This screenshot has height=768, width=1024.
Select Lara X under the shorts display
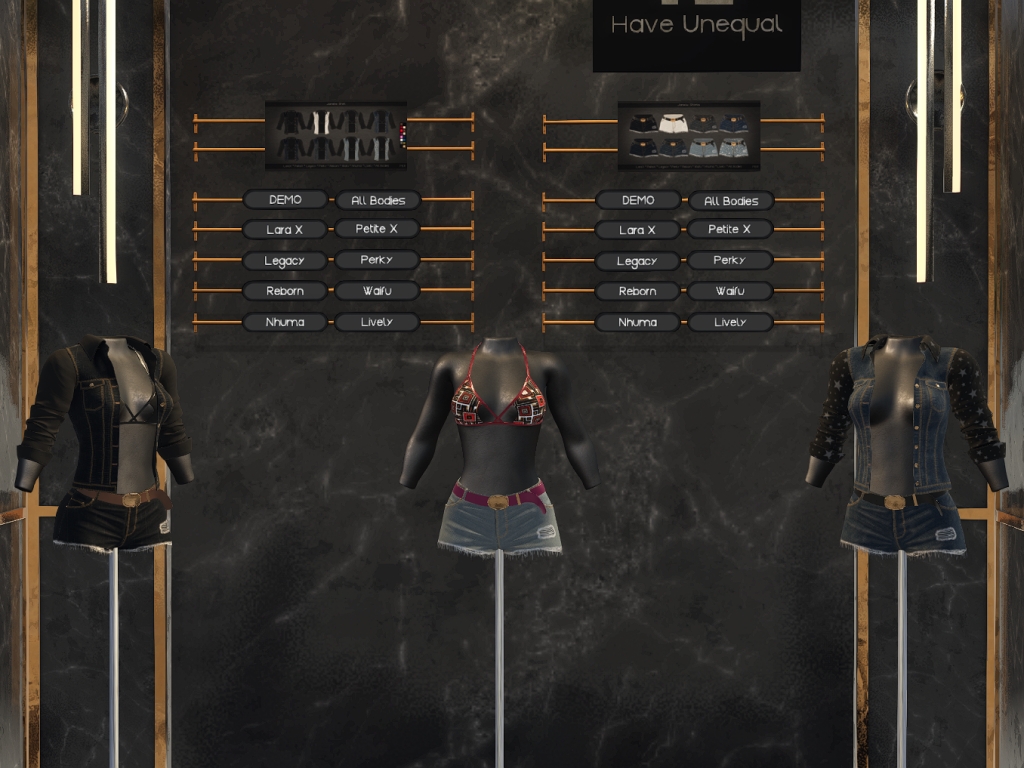[638, 230]
